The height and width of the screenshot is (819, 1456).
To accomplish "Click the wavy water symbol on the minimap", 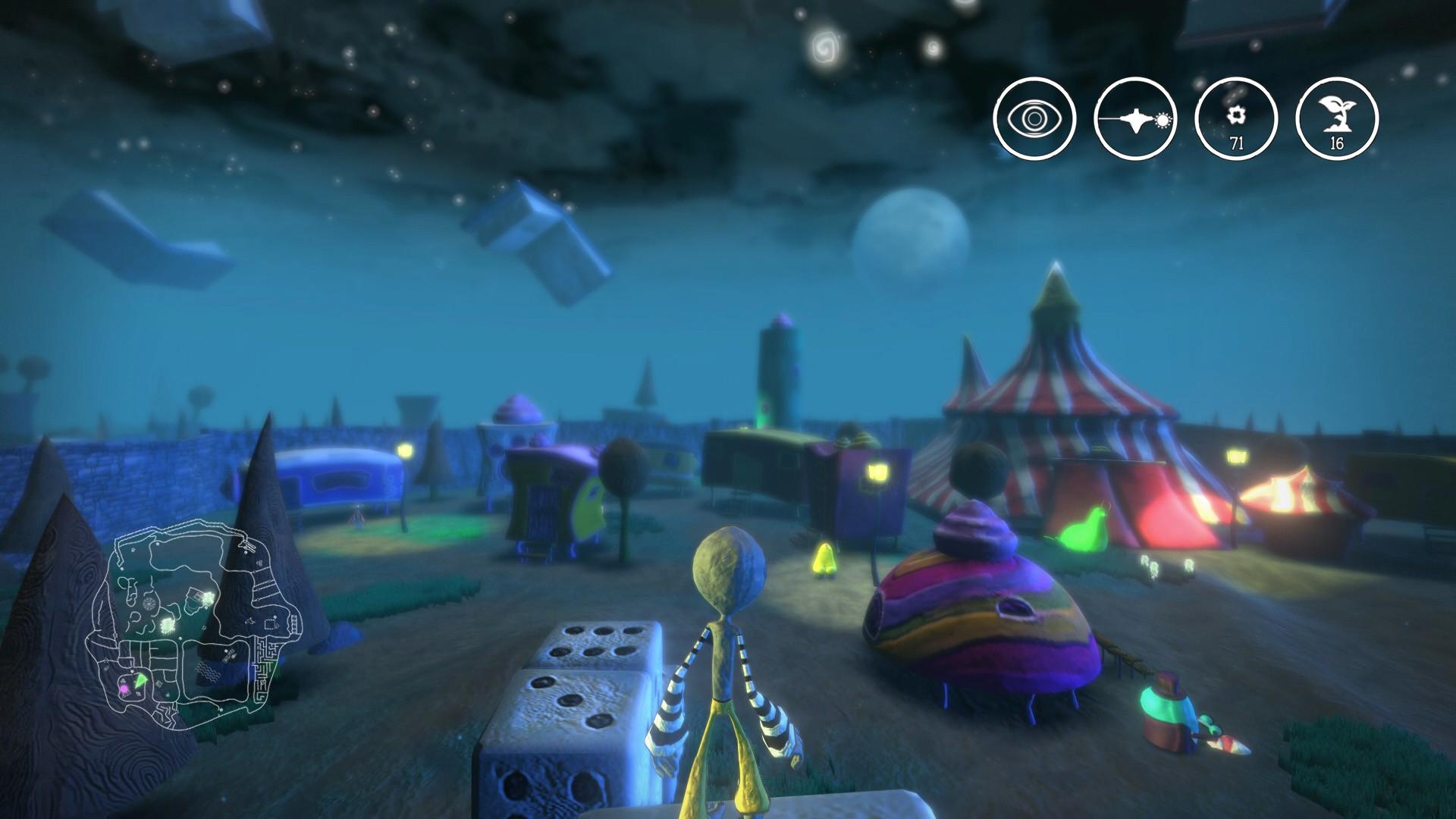I will [209, 671].
